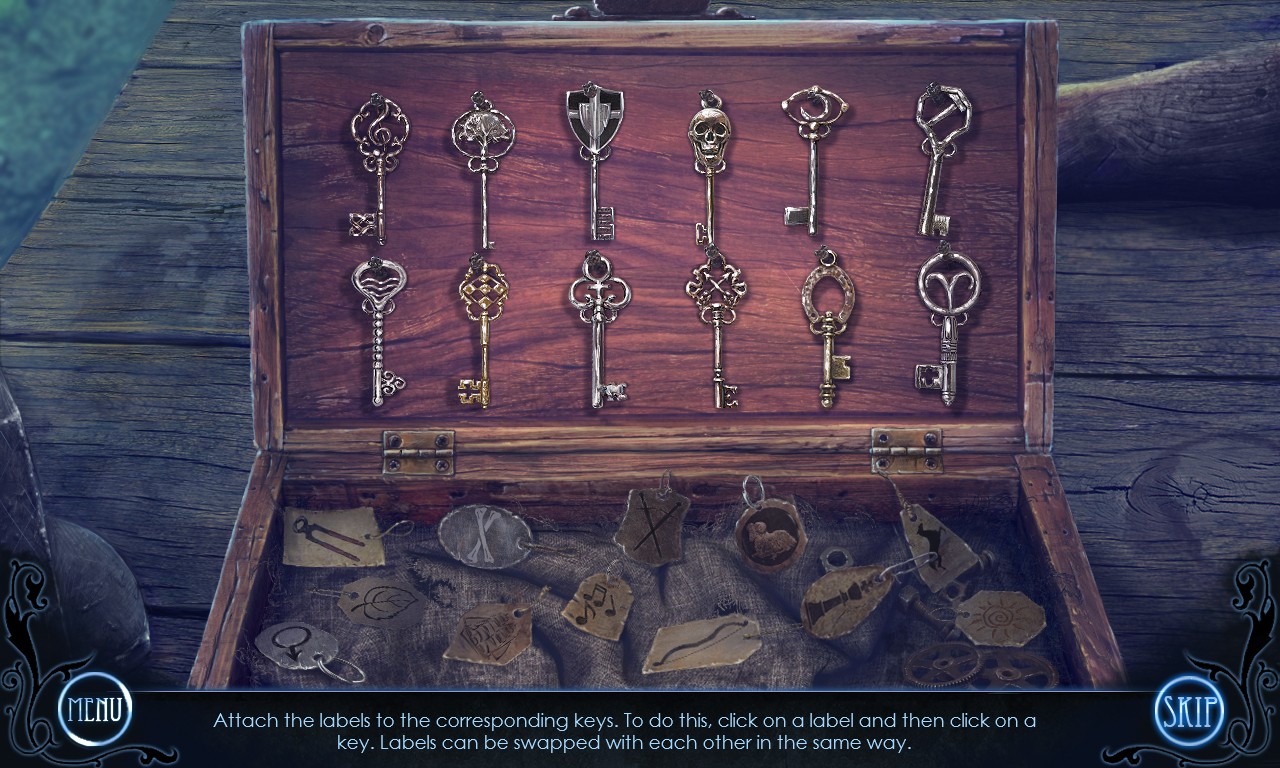Choose the leaf label
The height and width of the screenshot is (768, 1280).
click(x=381, y=602)
